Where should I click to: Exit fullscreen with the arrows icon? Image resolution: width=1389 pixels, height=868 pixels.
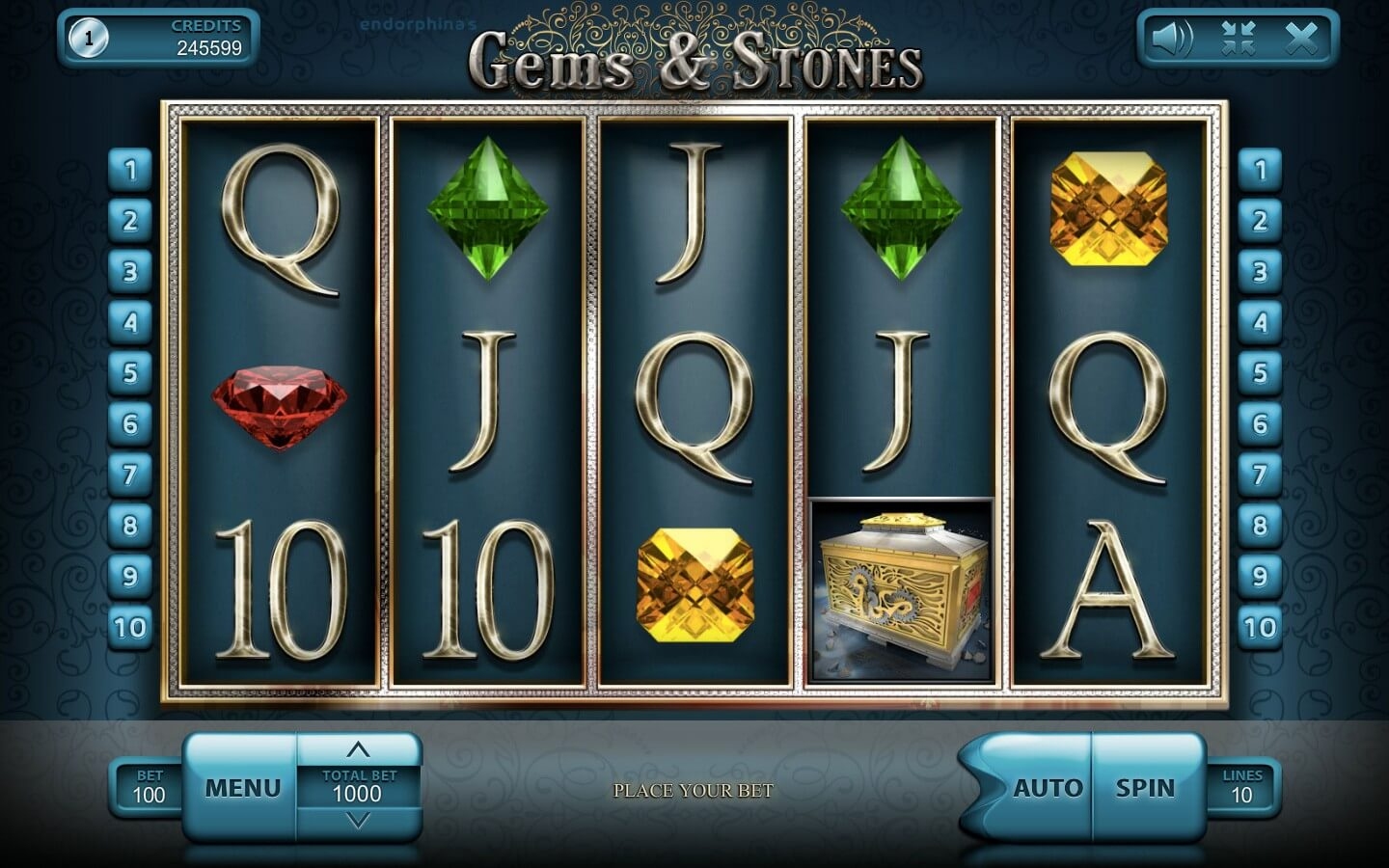click(1238, 39)
